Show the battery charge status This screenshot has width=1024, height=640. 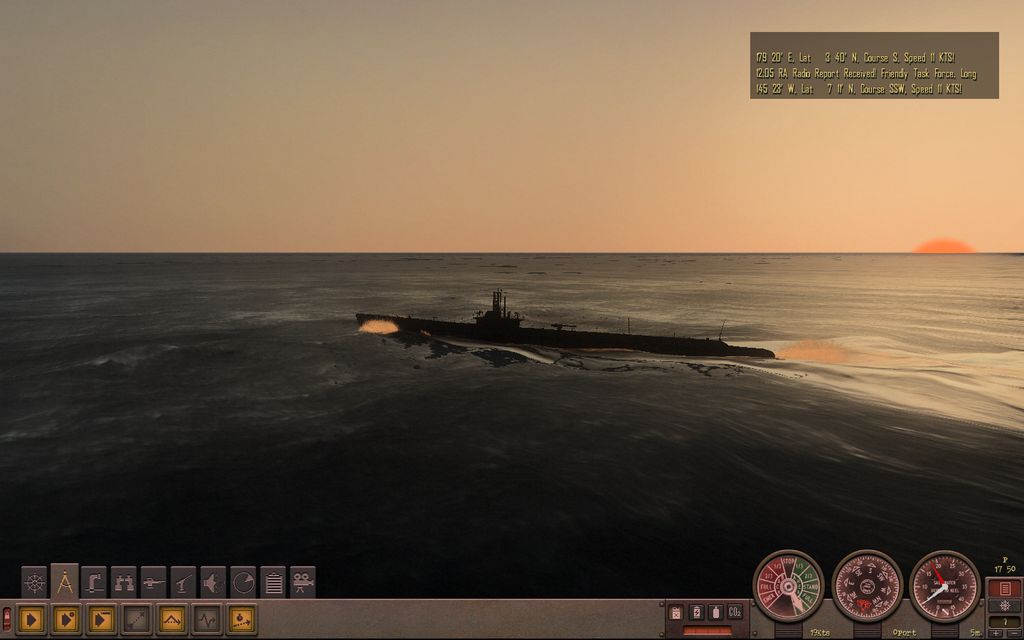click(x=696, y=612)
